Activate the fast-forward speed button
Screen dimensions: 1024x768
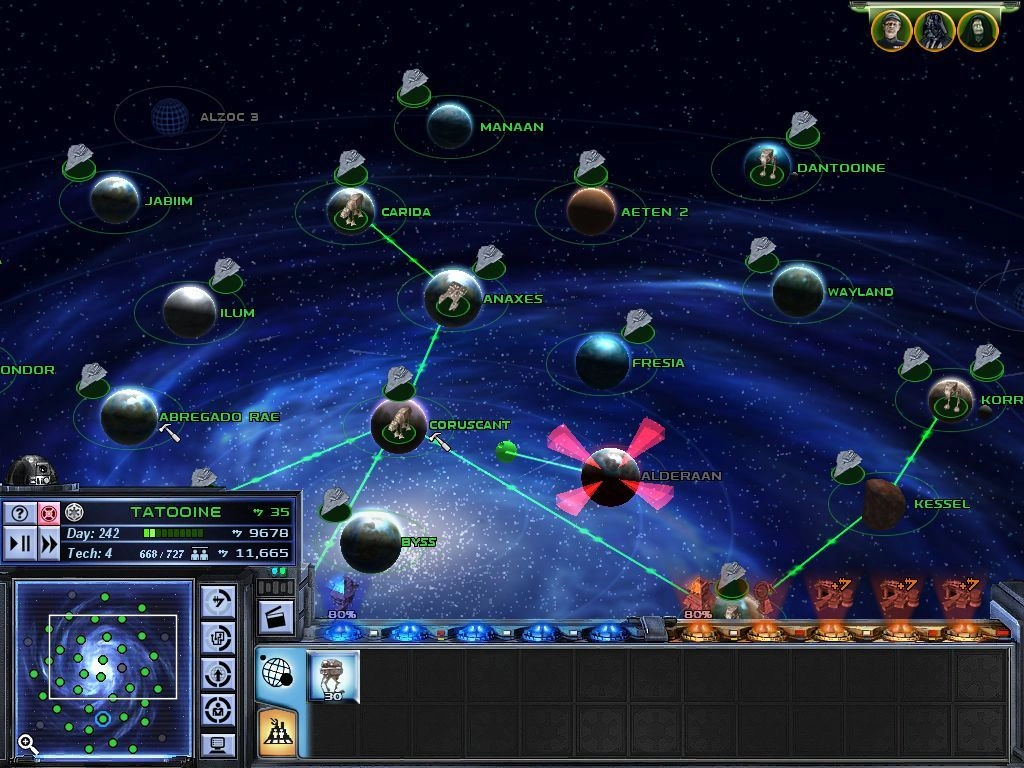tap(48, 544)
